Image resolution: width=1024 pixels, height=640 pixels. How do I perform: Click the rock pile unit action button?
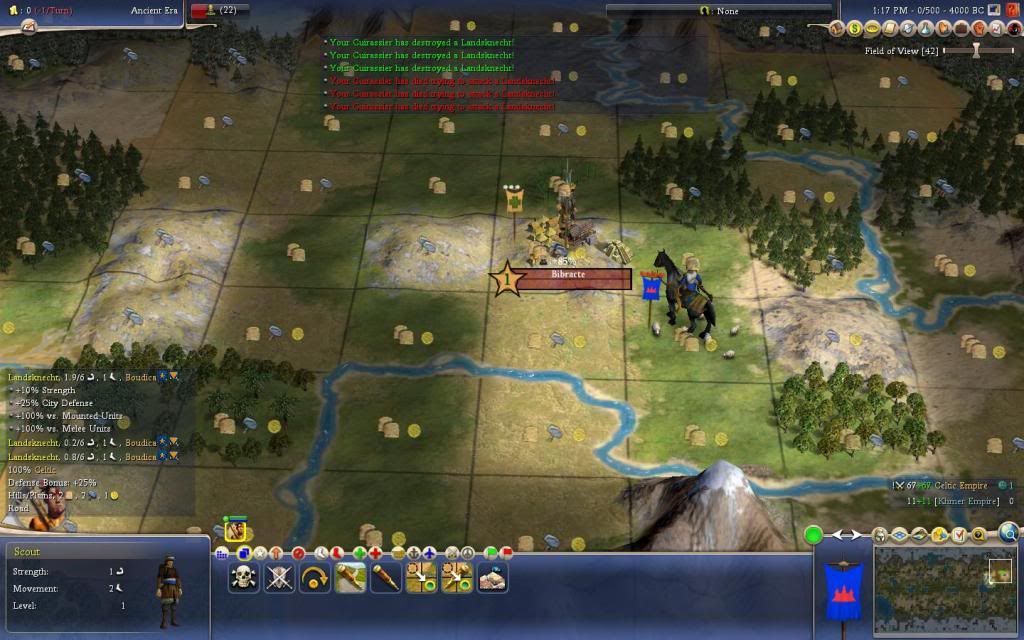coord(492,577)
